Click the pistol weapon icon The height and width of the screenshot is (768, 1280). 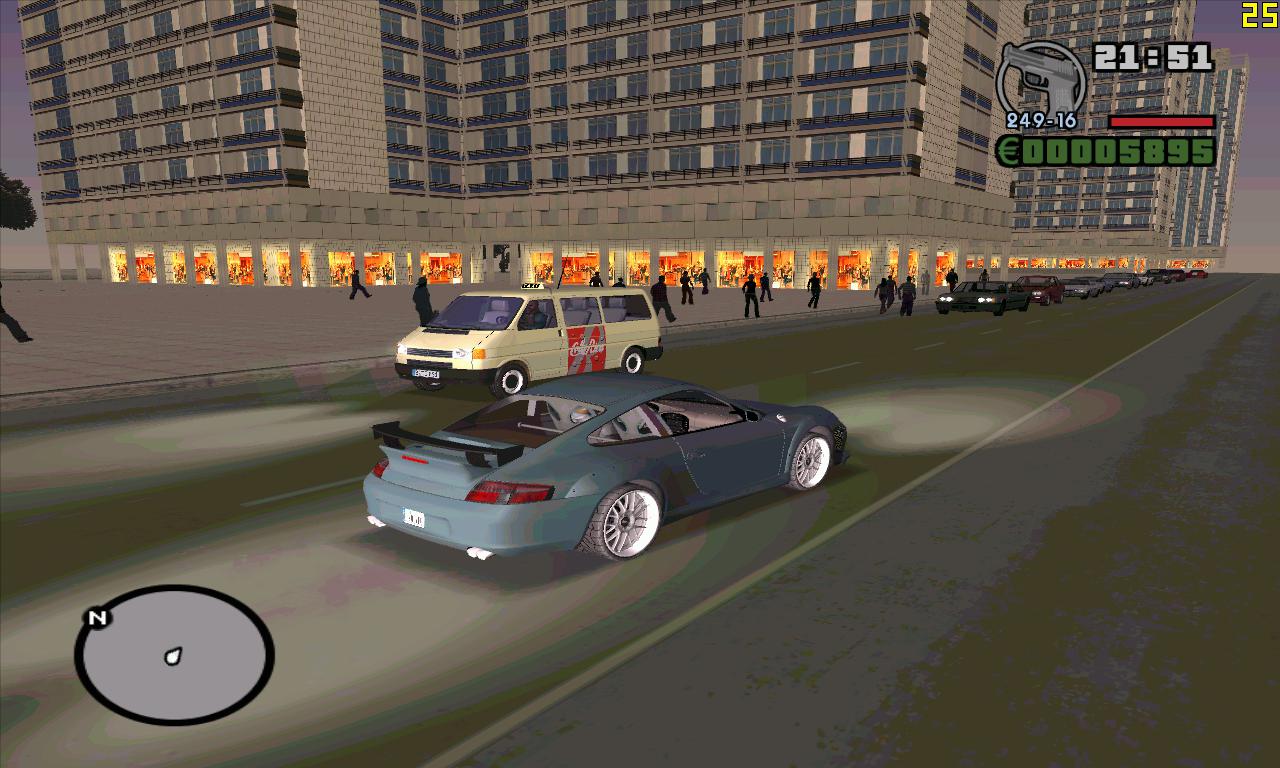click(1040, 78)
